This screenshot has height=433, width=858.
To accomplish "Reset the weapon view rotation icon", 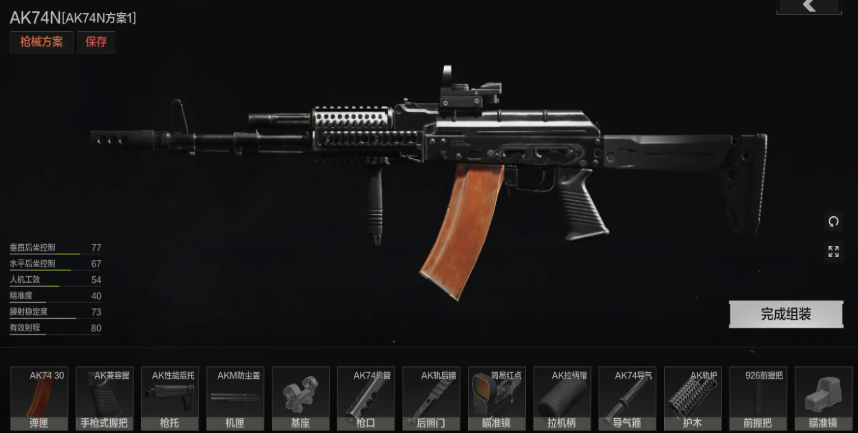I will click(833, 221).
